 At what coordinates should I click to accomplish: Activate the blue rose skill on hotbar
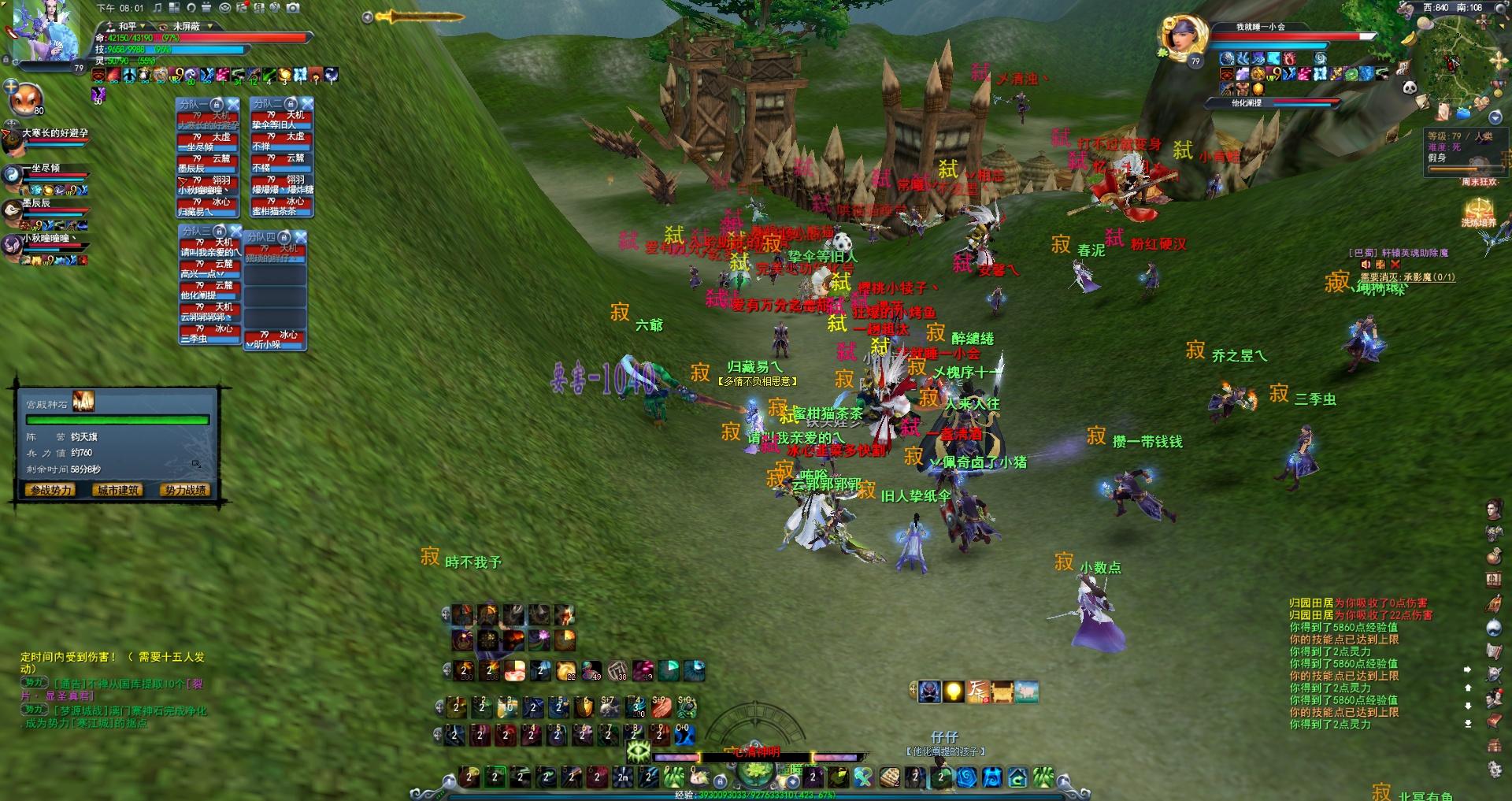(x=965, y=778)
